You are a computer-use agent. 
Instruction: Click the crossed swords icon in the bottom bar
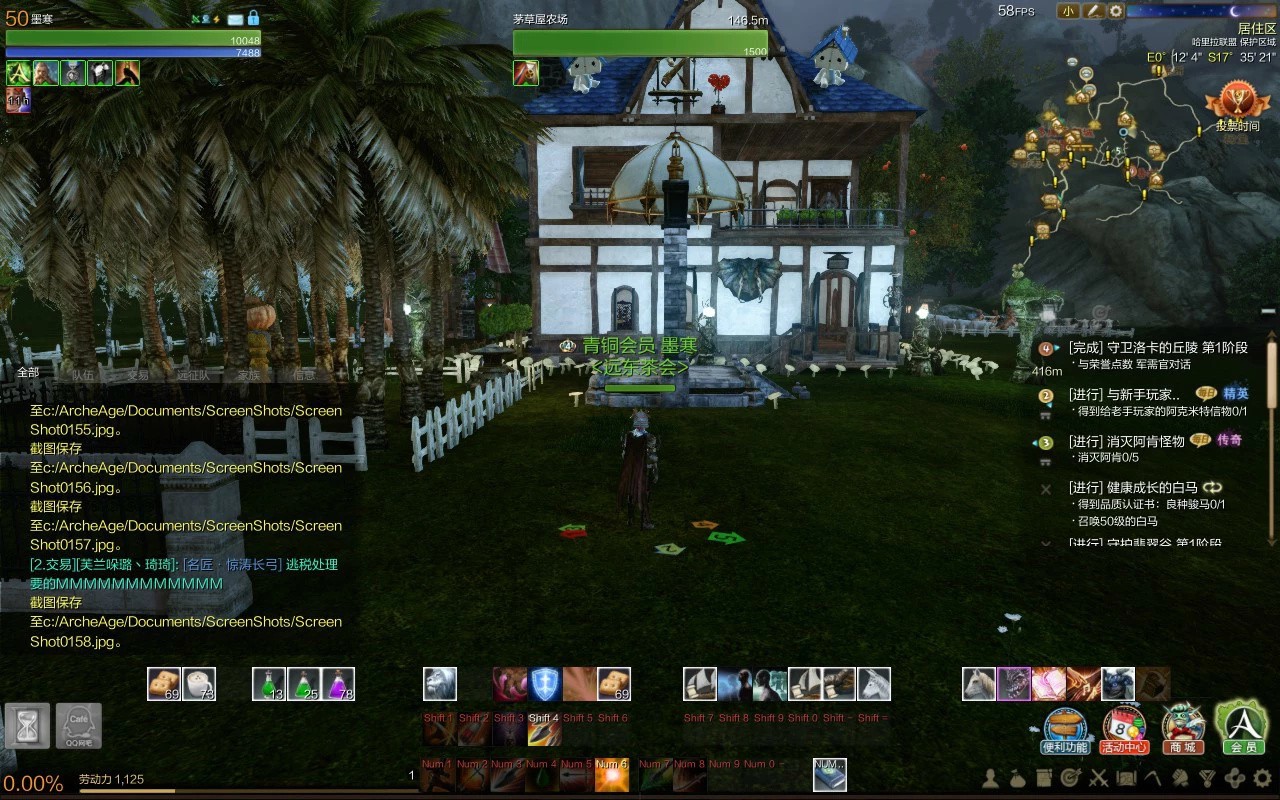(1099, 778)
